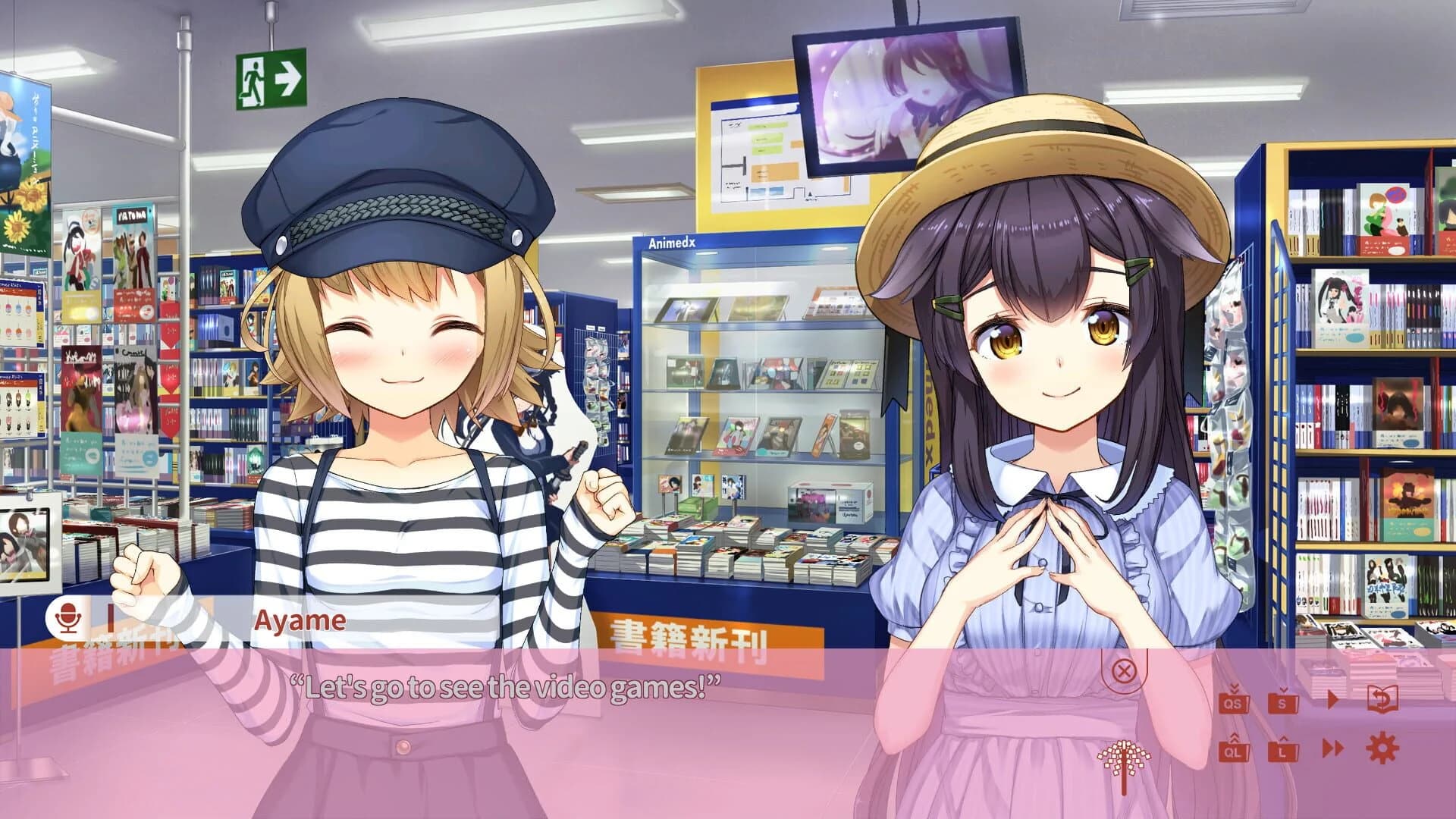Open the load menu using the L icon
This screenshot has width=1456, height=819.
(x=1283, y=751)
